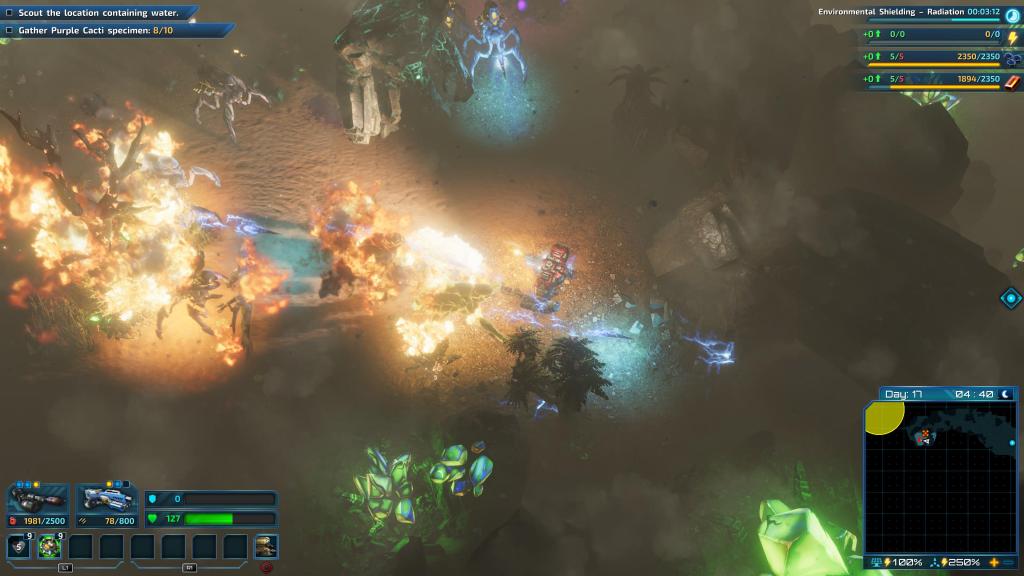Click the round cyan marker on the right screen edge

point(1011,298)
